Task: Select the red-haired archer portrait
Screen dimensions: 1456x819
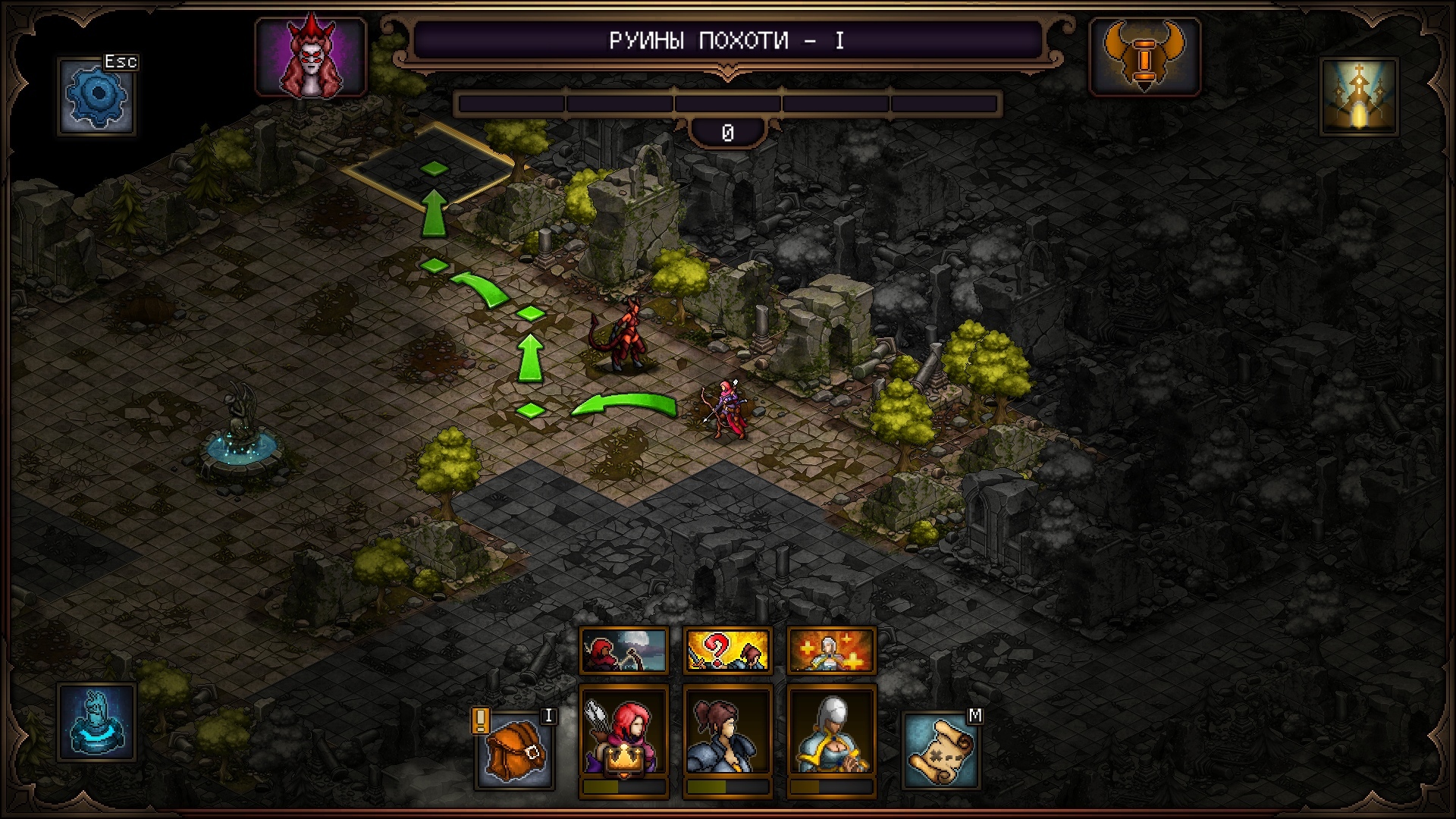Action: coord(623,733)
